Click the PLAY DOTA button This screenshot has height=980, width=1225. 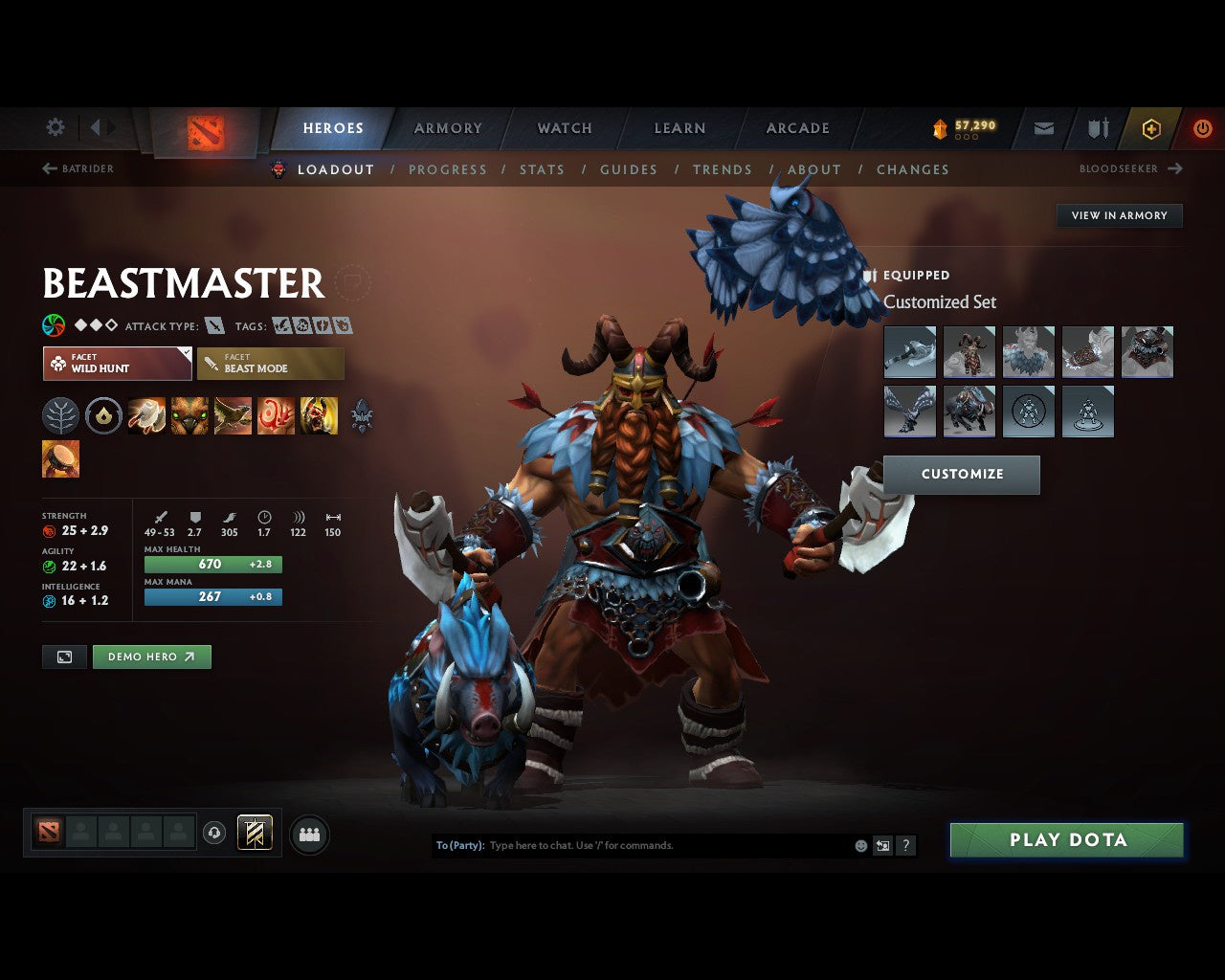1066,839
